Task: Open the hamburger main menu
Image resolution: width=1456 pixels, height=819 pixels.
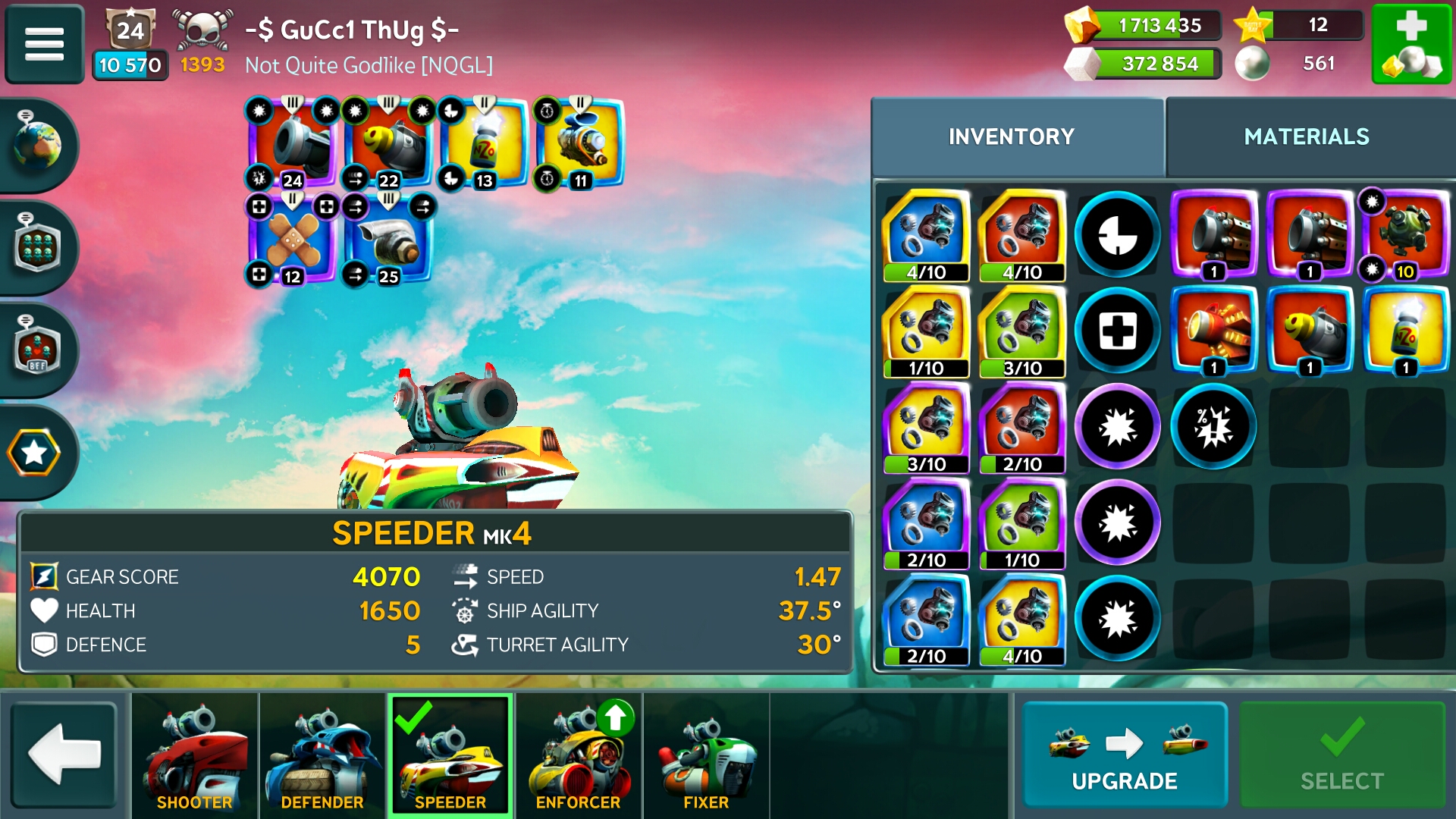Action: pos(44,43)
